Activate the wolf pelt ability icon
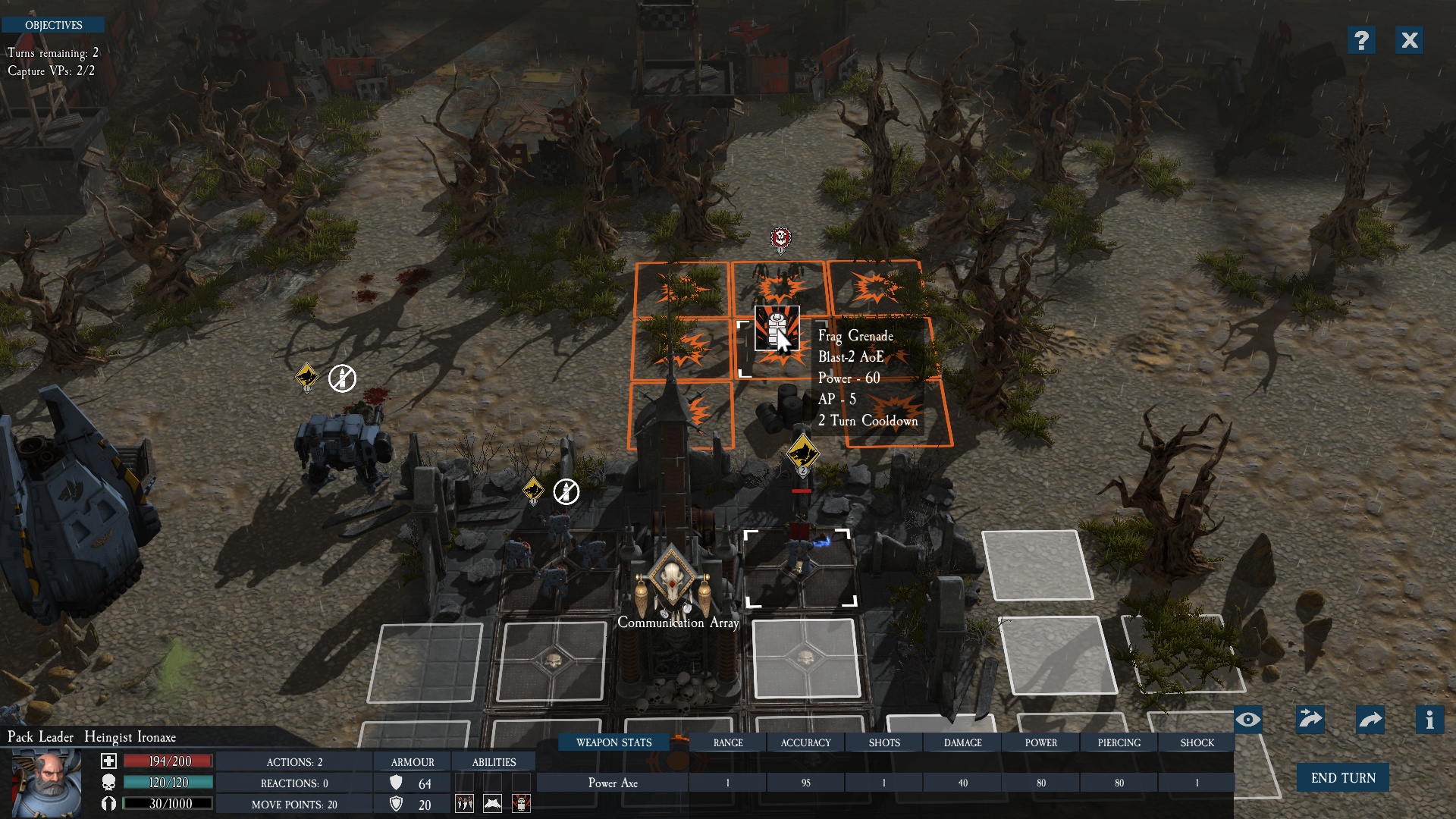This screenshot has height=819, width=1456. click(x=492, y=804)
